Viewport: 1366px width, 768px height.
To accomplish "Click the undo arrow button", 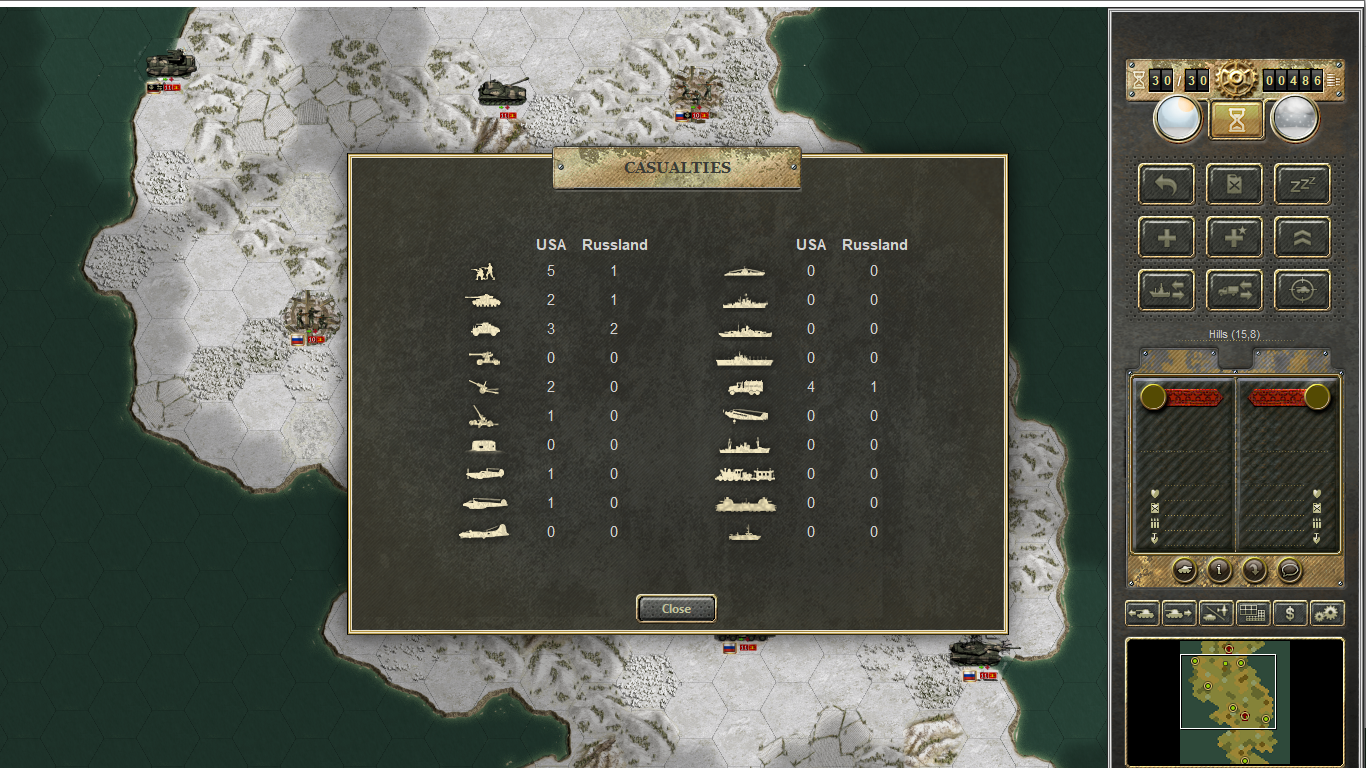I will pos(1166,184).
